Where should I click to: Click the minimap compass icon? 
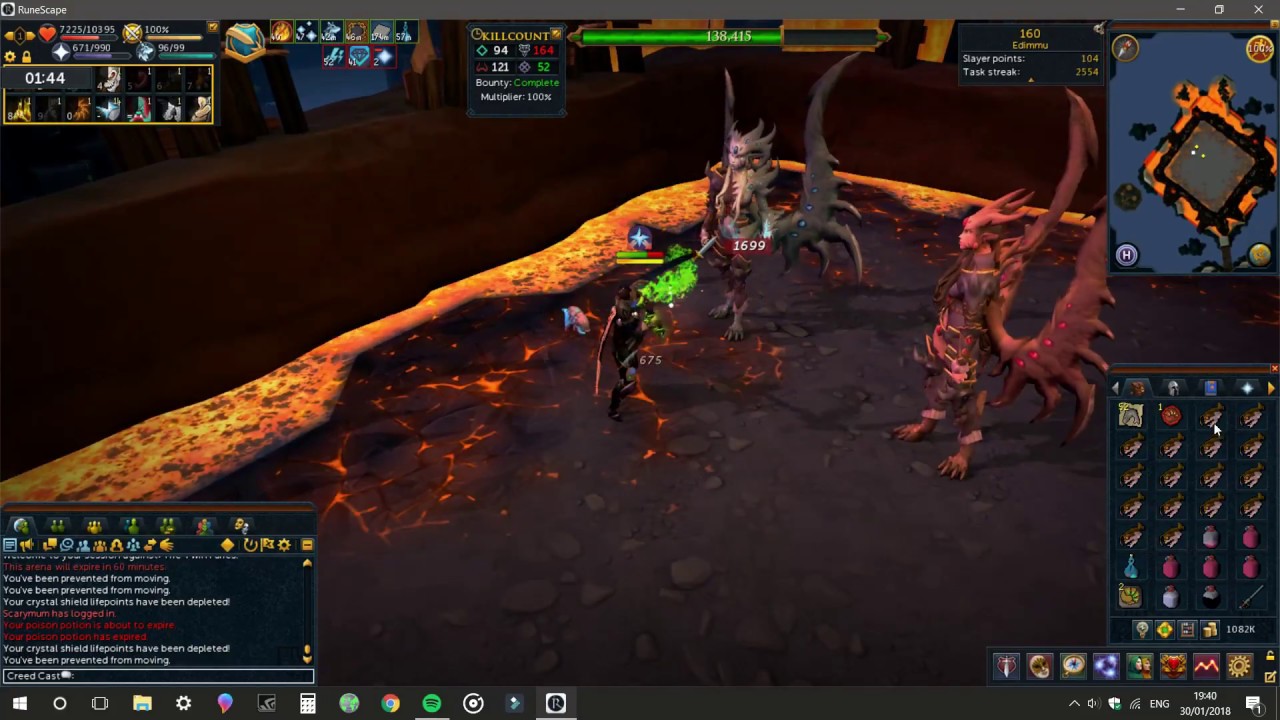click(1125, 47)
